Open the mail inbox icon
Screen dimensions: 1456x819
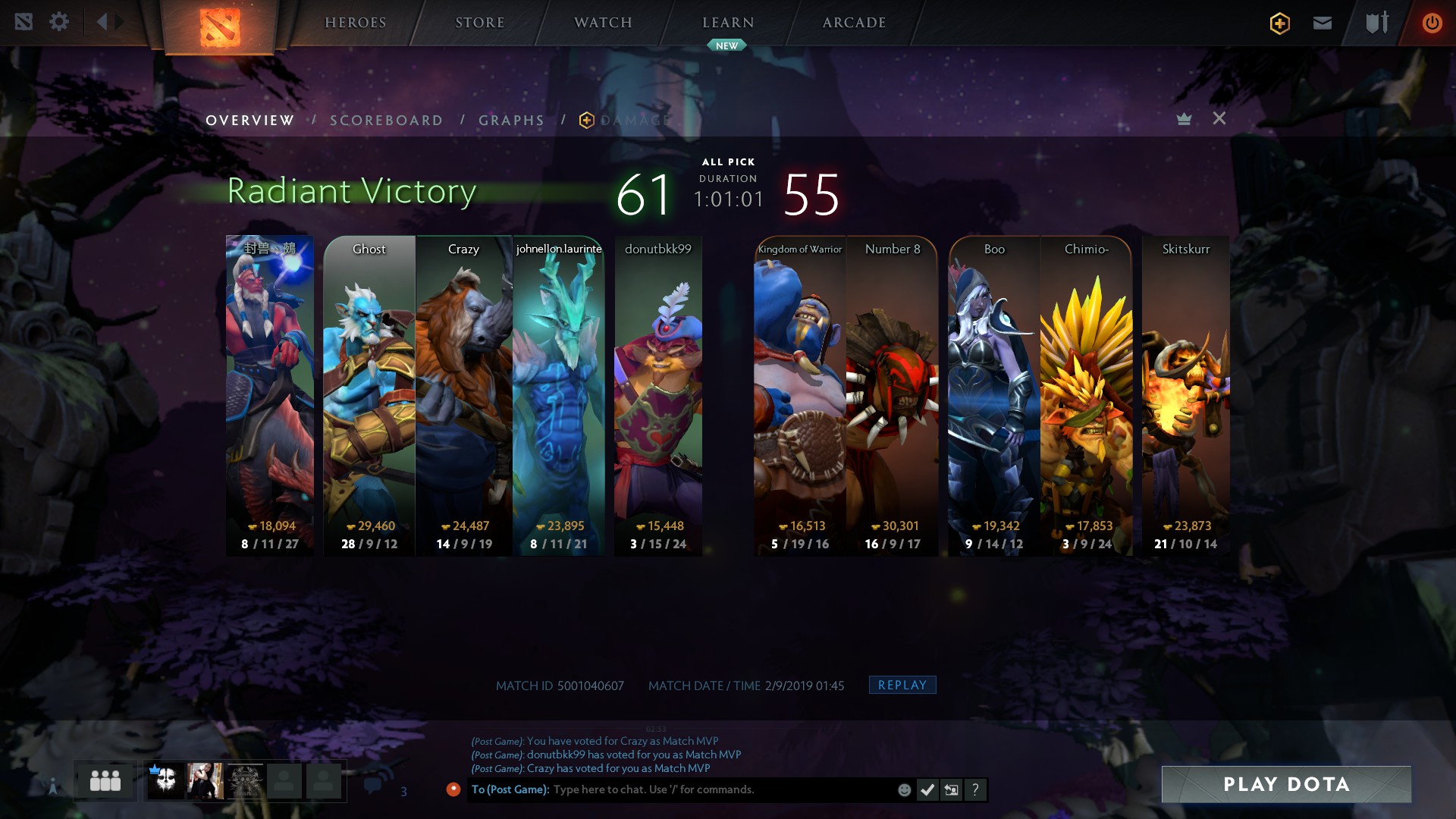click(x=1322, y=23)
